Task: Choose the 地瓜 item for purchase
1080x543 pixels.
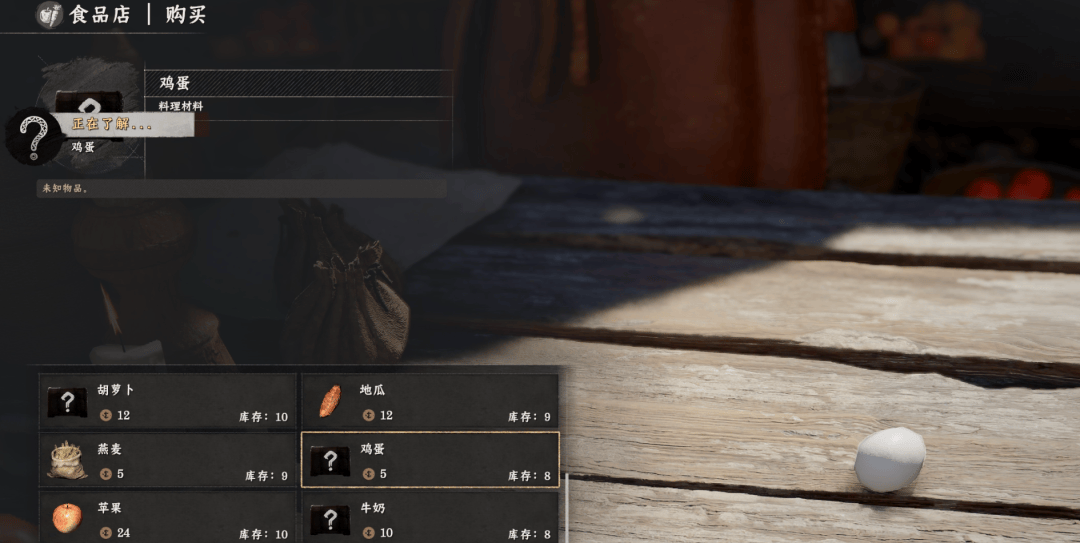Action: (x=430, y=401)
